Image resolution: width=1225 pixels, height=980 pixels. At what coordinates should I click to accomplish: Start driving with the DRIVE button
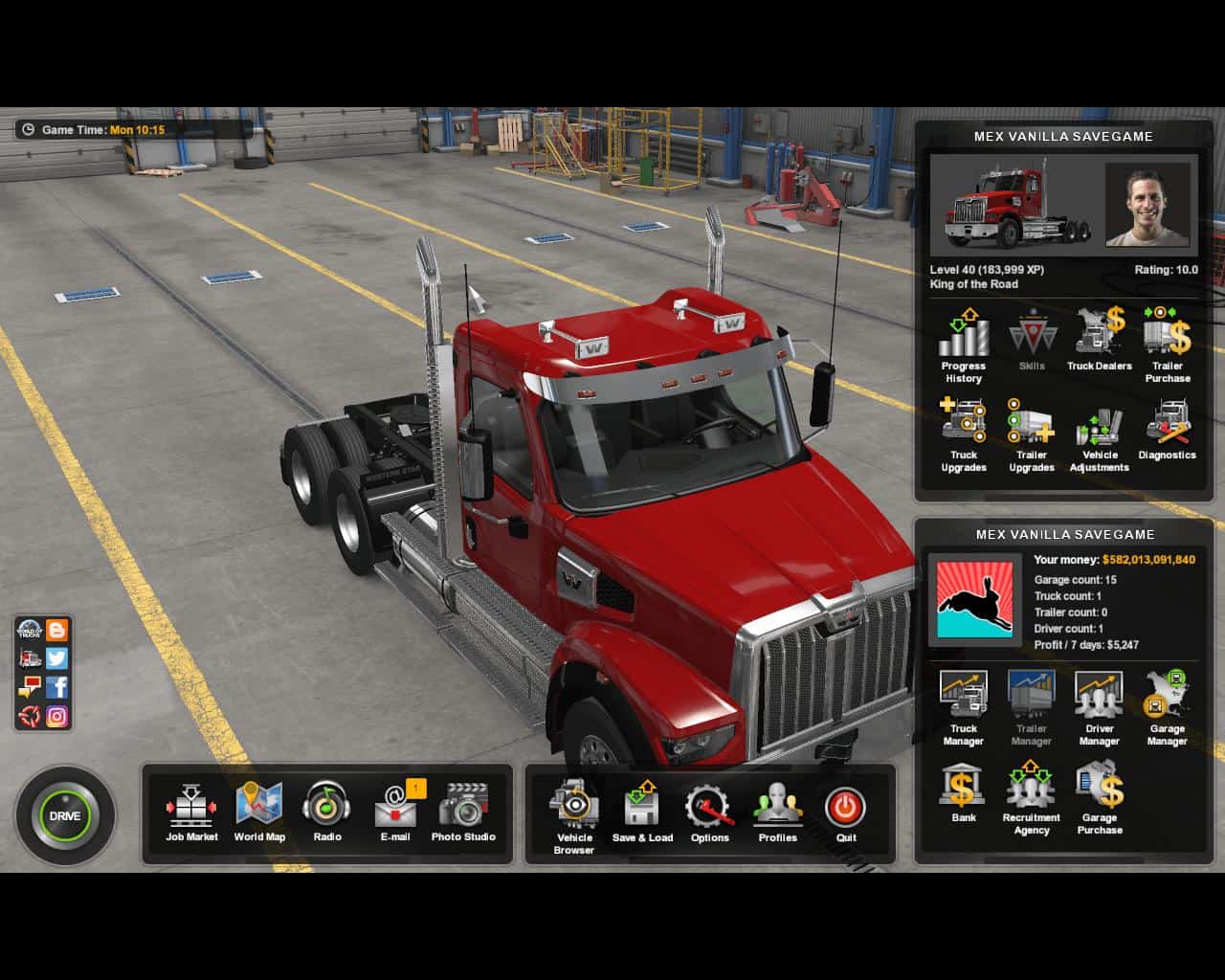[65, 816]
